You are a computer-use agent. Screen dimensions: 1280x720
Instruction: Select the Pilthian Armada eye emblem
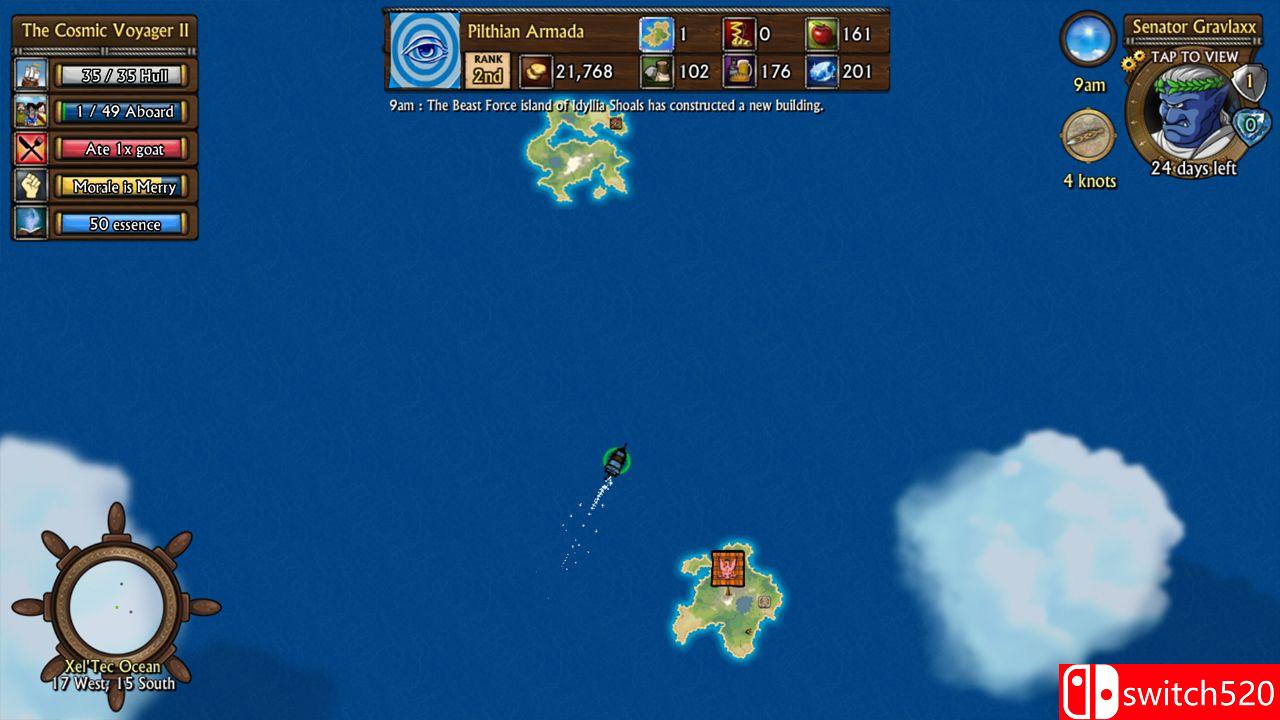[425, 50]
